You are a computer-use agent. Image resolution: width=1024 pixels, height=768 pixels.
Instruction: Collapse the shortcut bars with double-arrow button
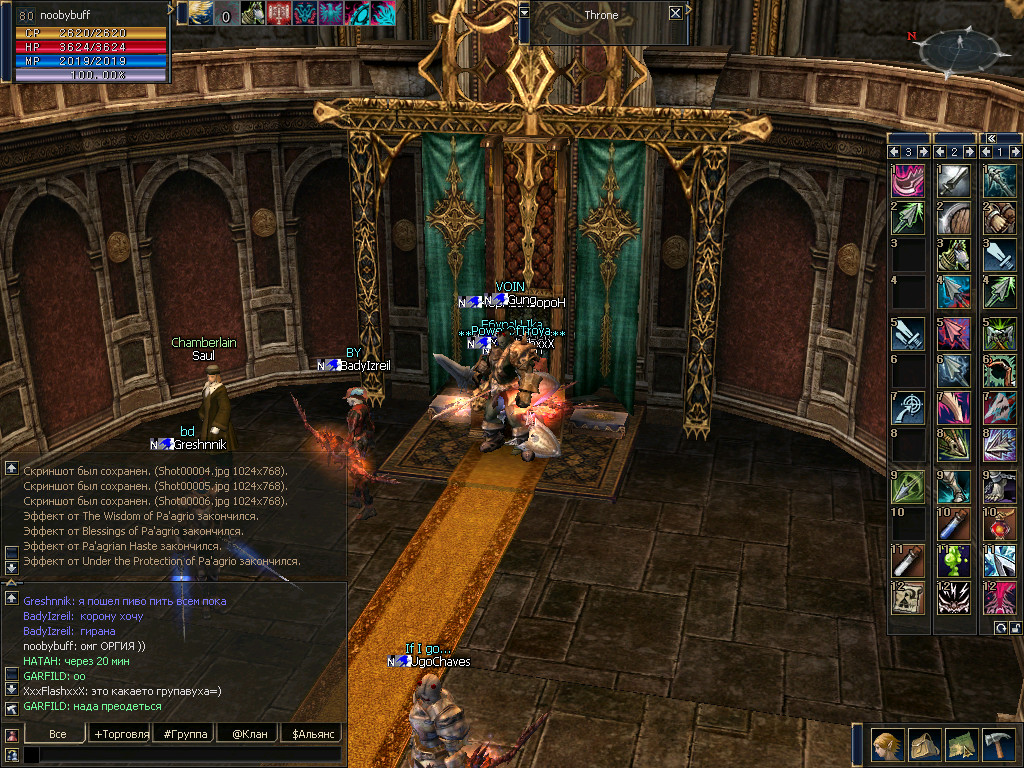tap(990, 139)
